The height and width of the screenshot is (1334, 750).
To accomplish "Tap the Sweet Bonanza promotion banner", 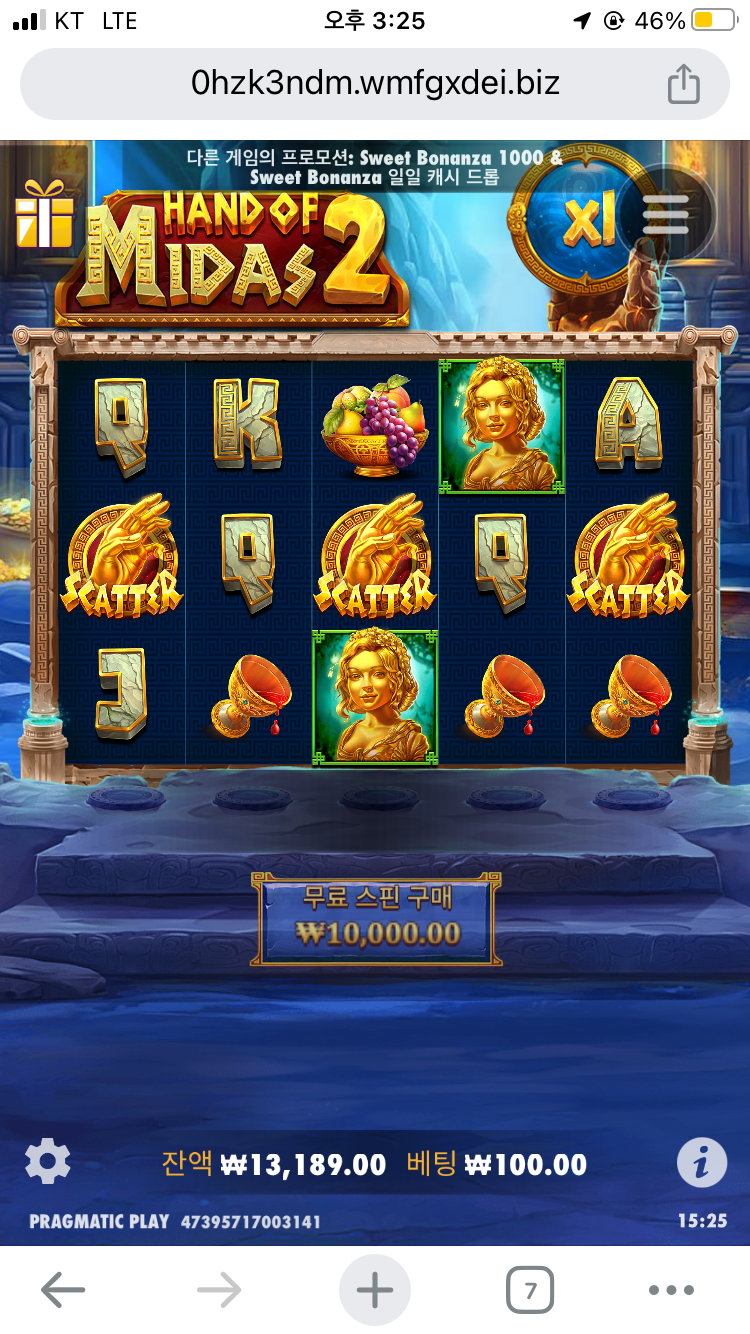I will click(x=375, y=167).
